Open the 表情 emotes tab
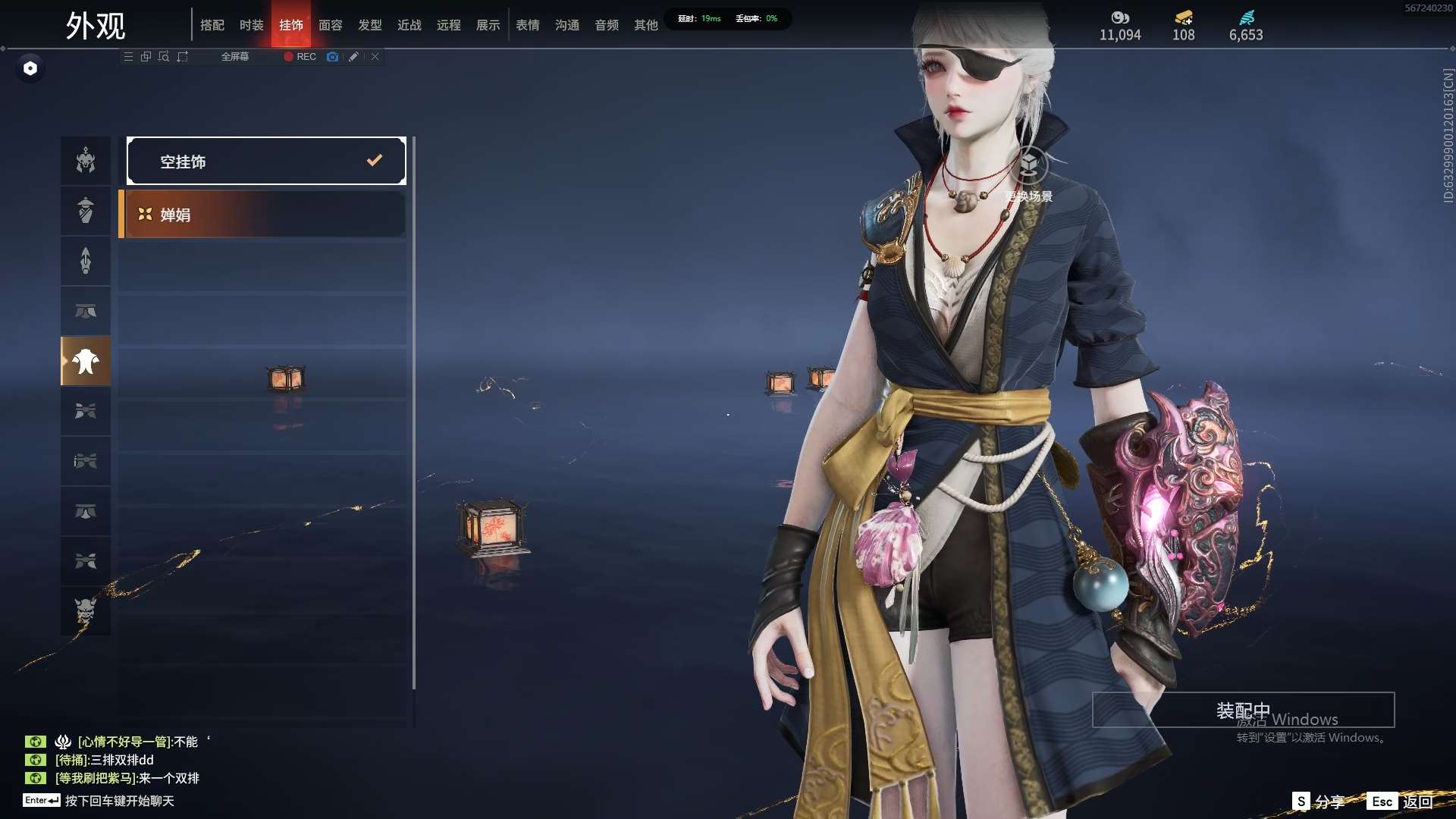 pyautogui.click(x=528, y=25)
